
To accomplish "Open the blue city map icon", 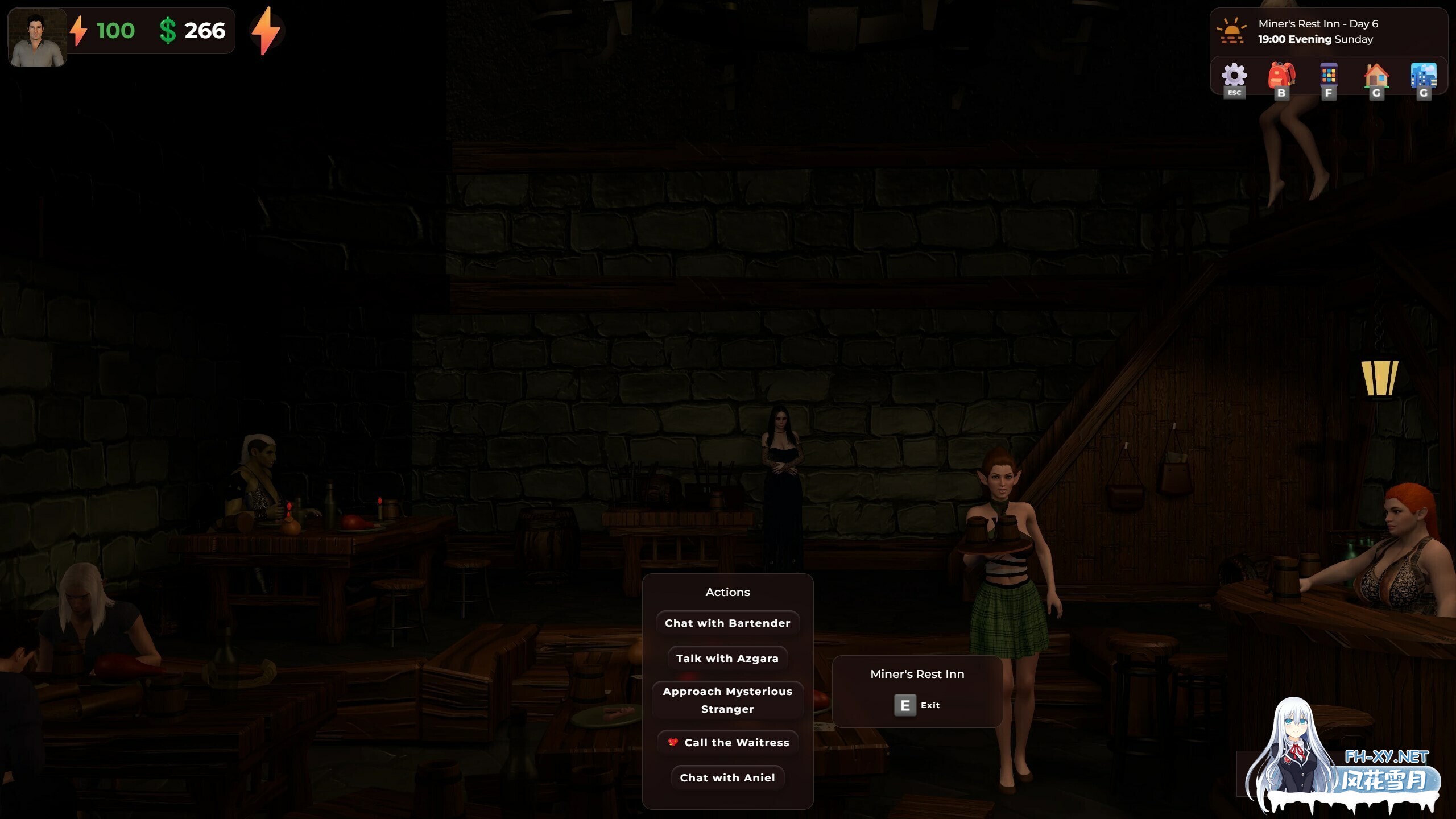I will coord(1423,77).
